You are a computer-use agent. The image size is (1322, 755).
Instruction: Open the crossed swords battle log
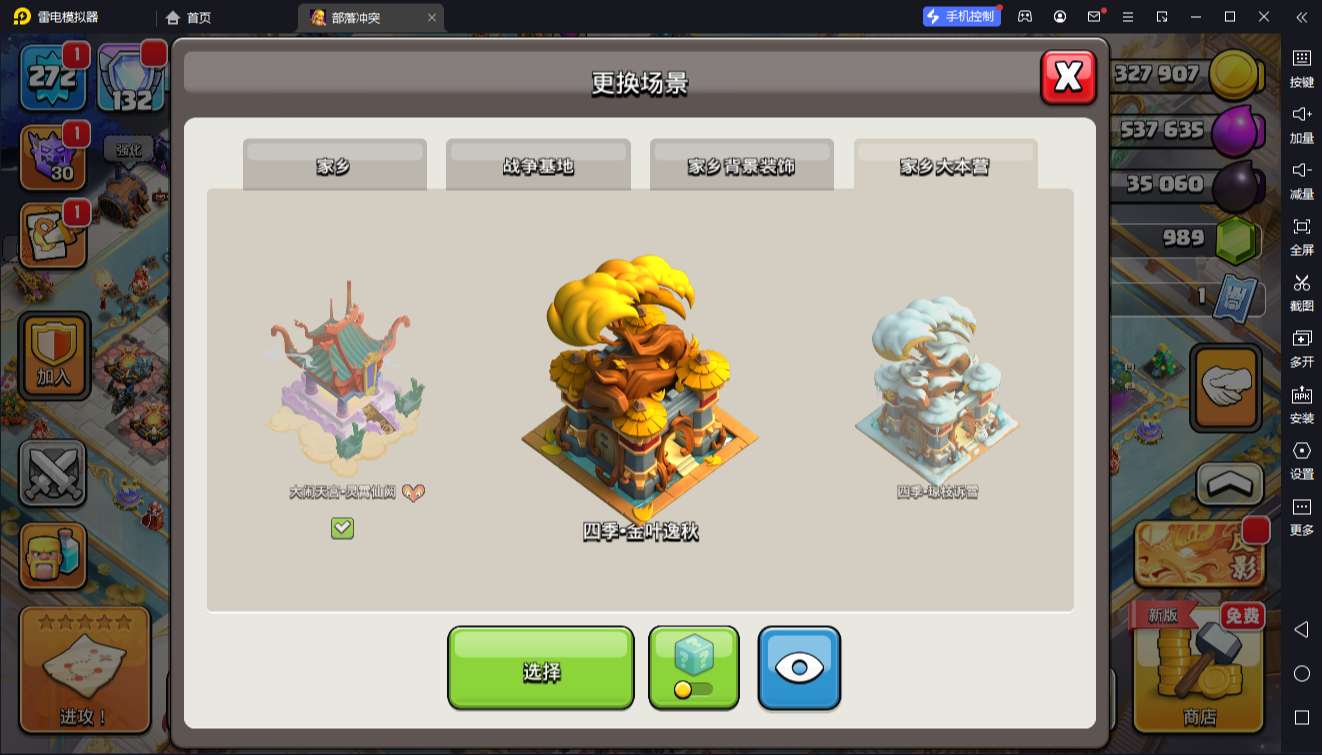point(53,473)
